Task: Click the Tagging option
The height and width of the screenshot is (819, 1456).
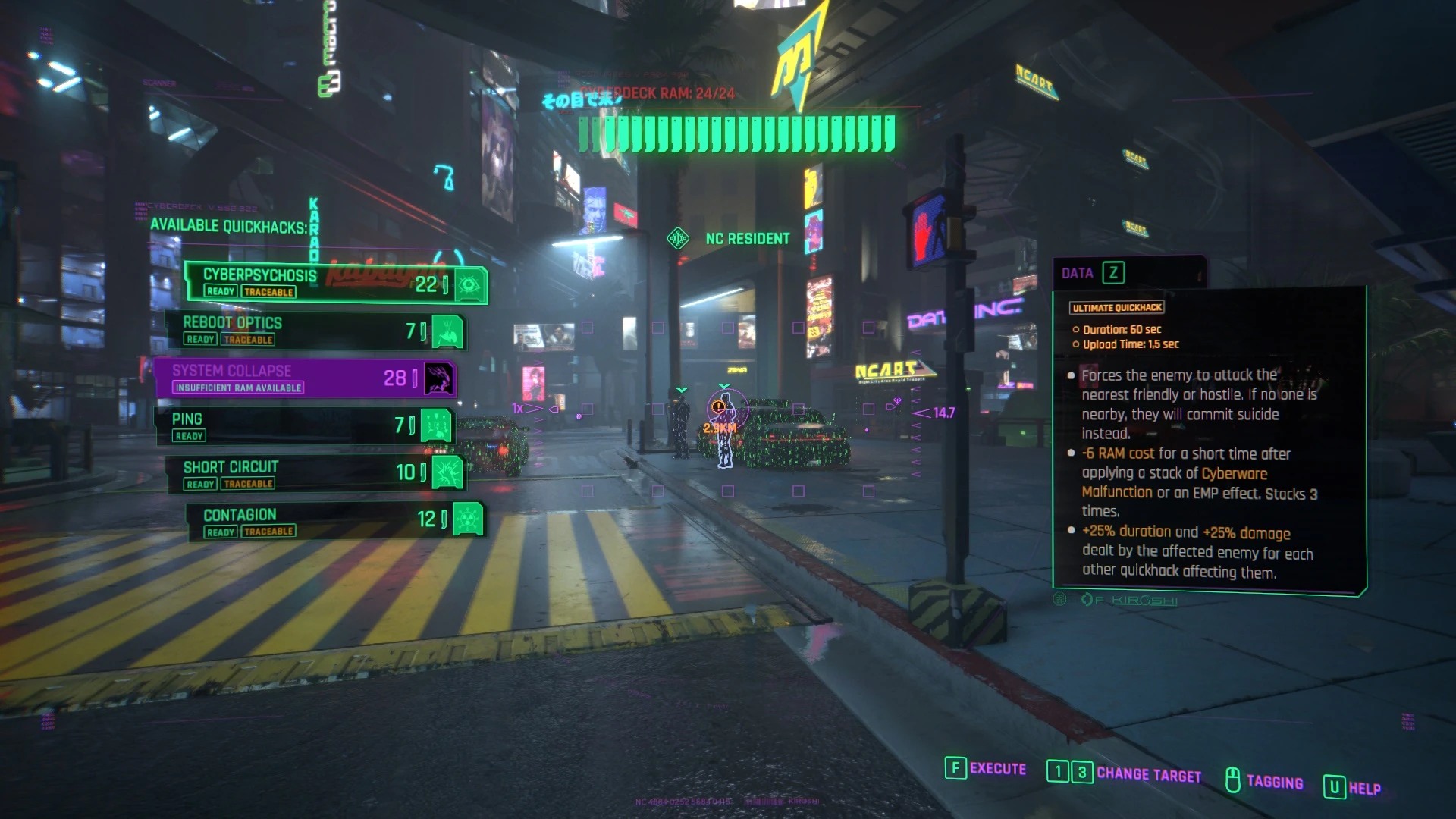Action: [1264, 781]
